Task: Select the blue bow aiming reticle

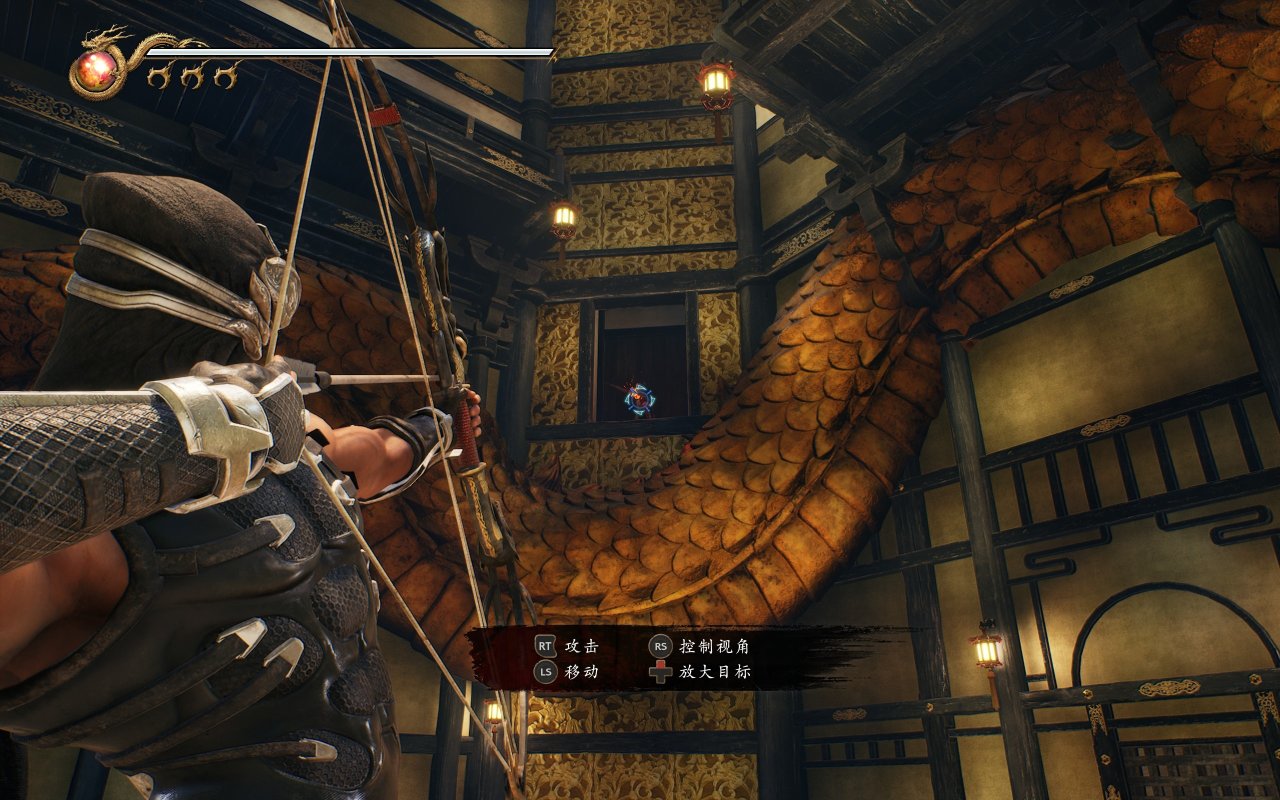Action: pos(639,400)
